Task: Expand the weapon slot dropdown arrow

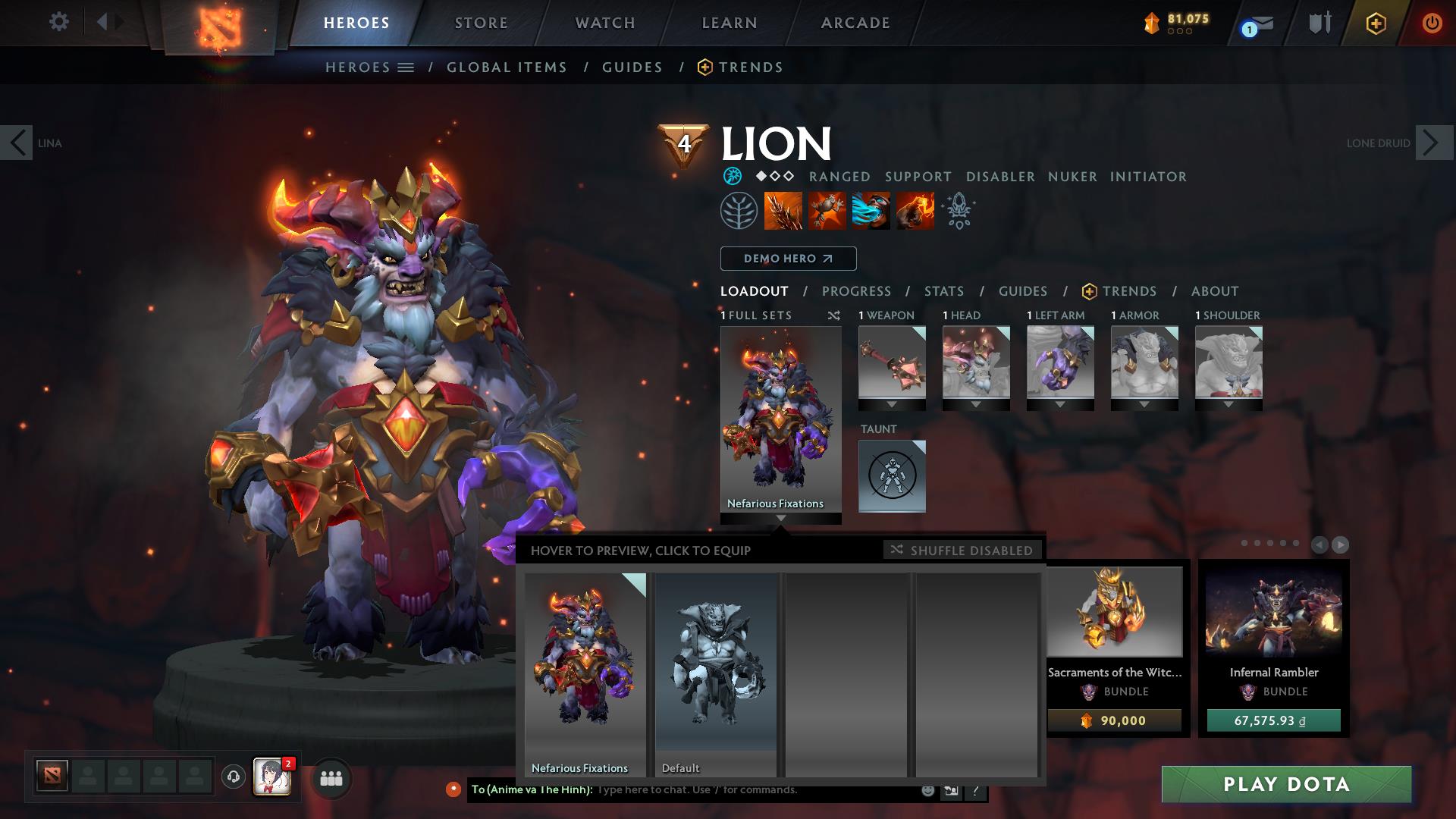Action: pos(892,403)
